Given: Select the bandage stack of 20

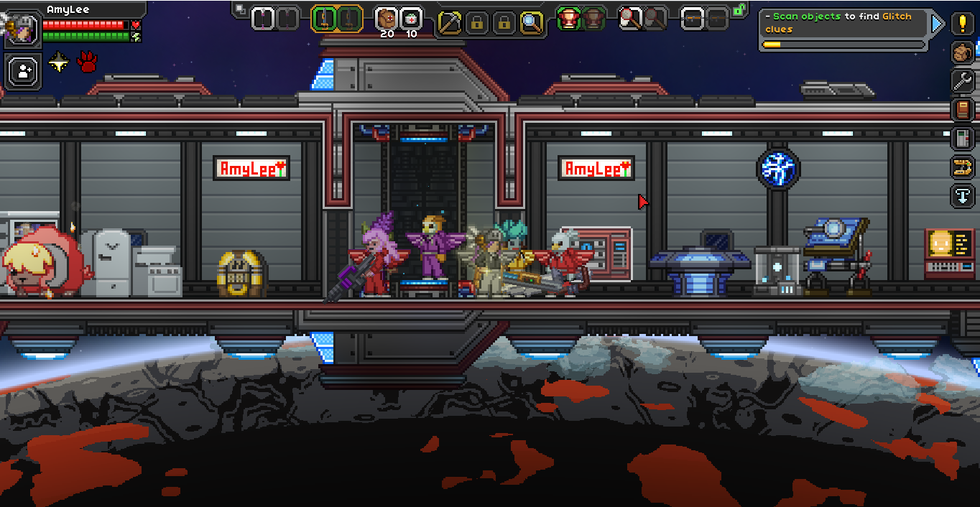Looking at the screenshot, I should click(x=386, y=19).
